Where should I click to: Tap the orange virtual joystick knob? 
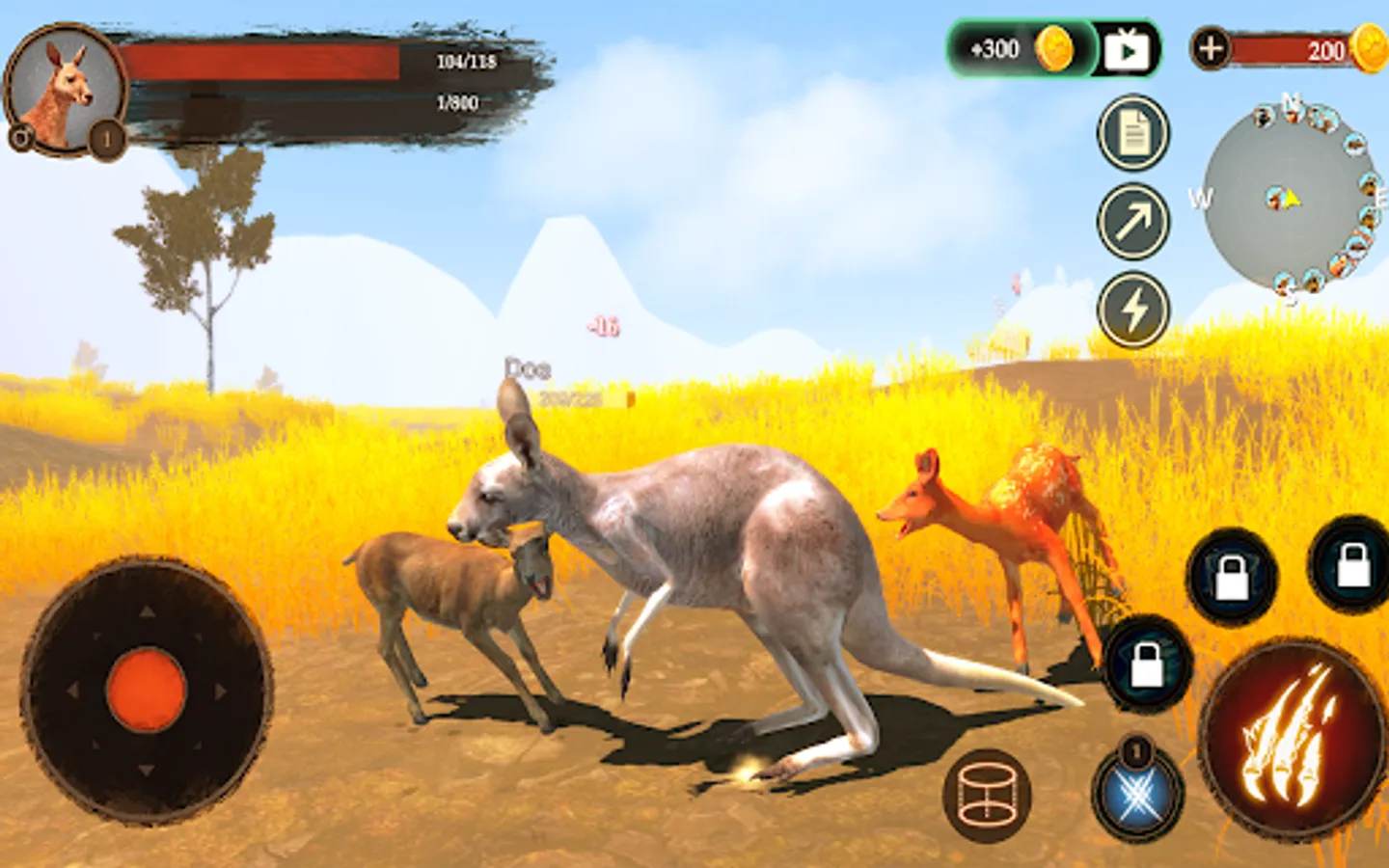146,691
